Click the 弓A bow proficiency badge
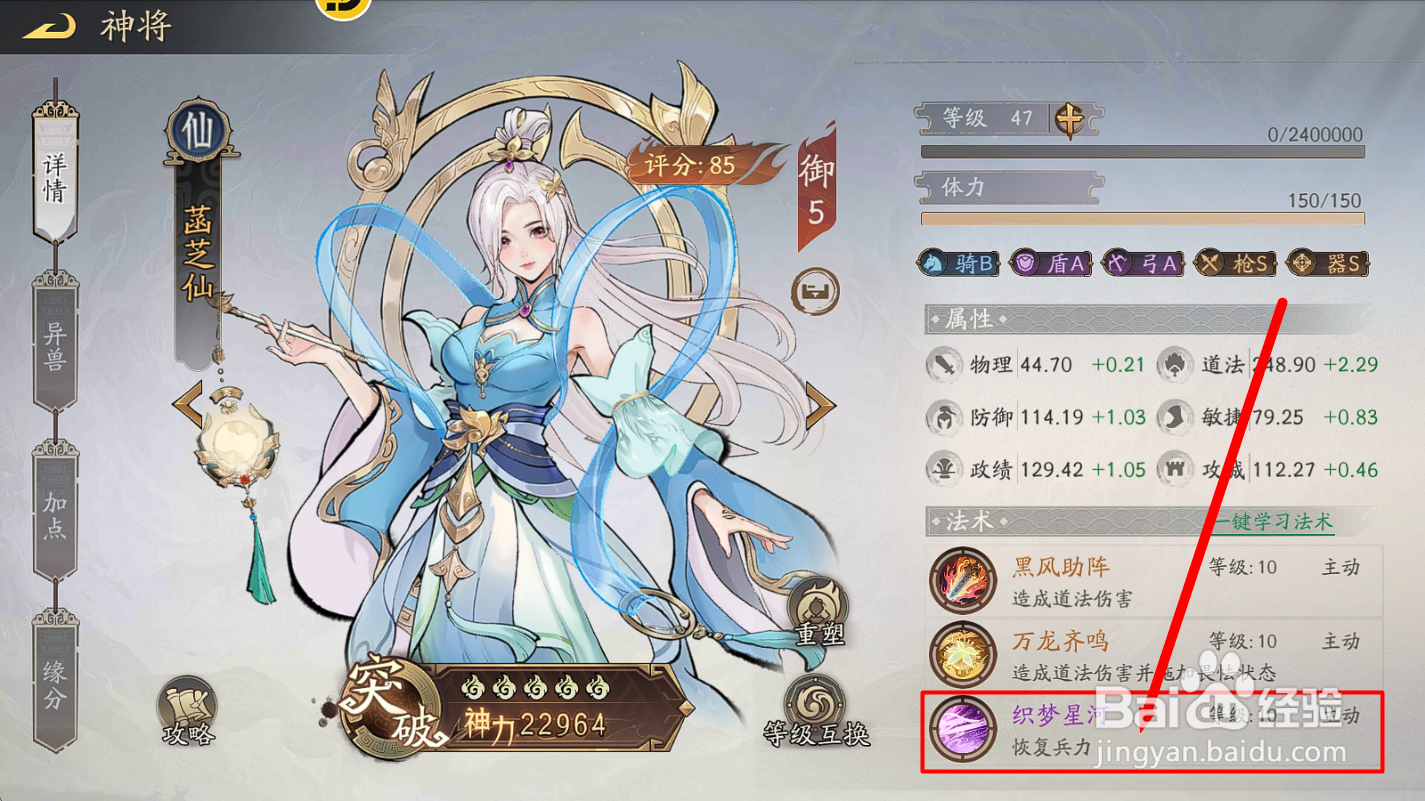The image size is (1425, 801). (1142, 263)
